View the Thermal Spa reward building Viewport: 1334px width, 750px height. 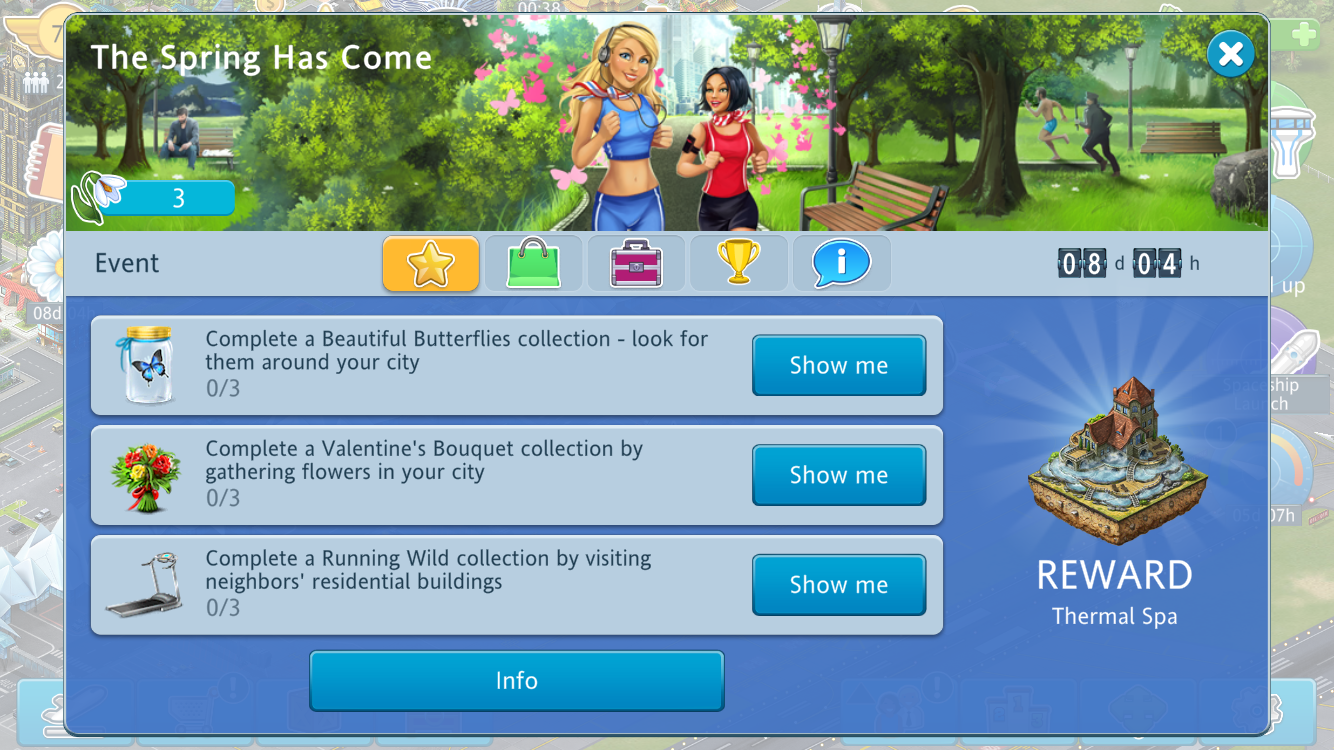pyautogui.click(x=1112, y=457)
